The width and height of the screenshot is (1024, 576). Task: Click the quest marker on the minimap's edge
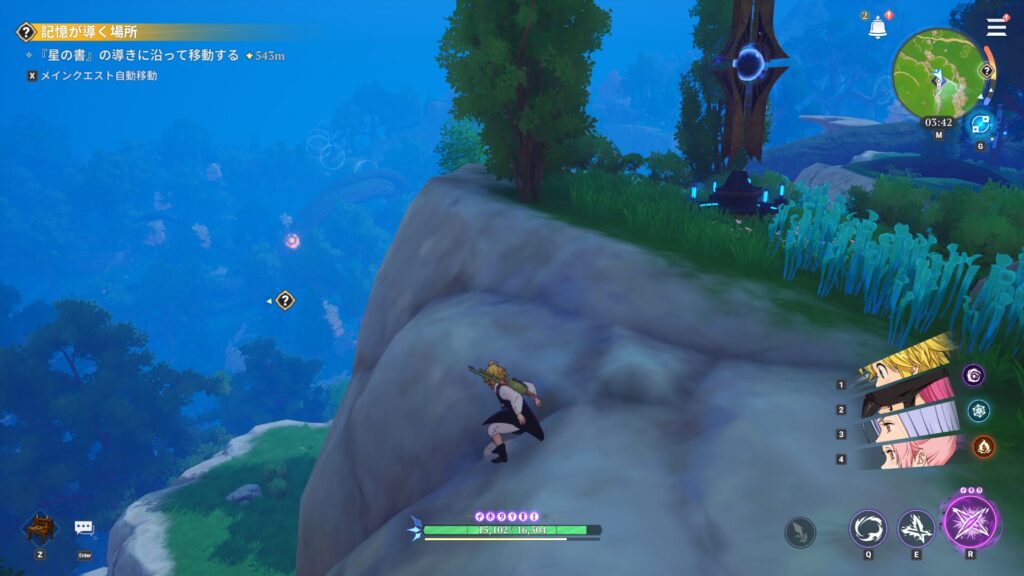987,71
